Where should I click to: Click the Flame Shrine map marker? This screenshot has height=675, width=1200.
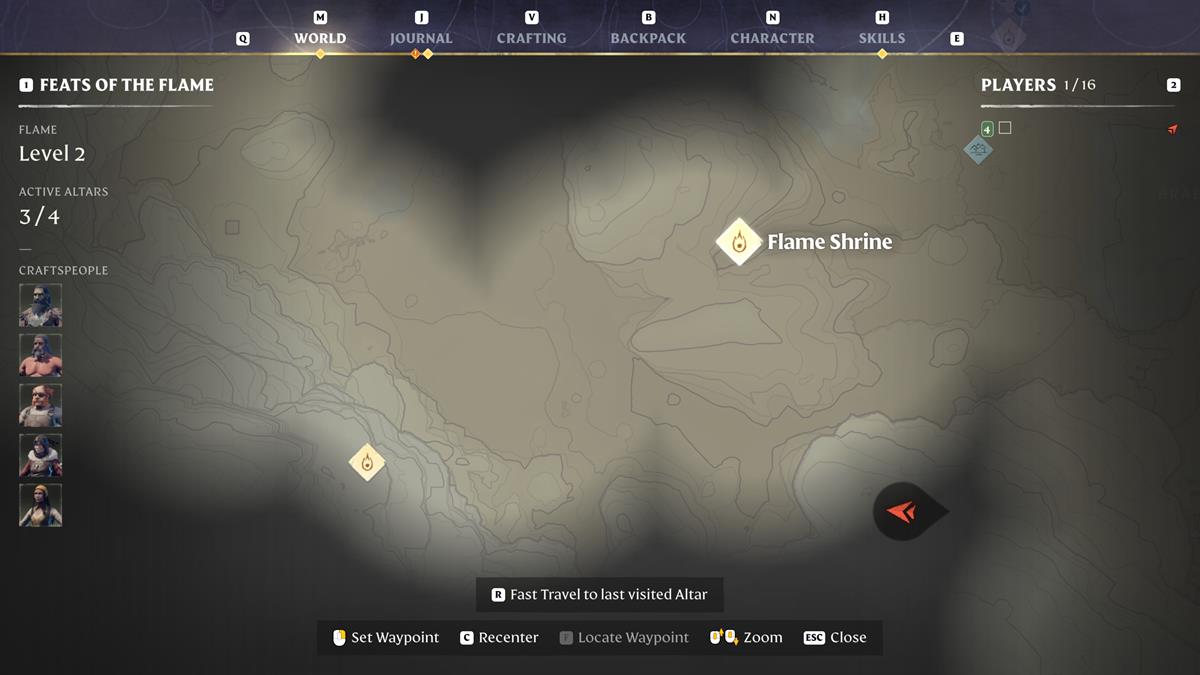tap(739, 242)
